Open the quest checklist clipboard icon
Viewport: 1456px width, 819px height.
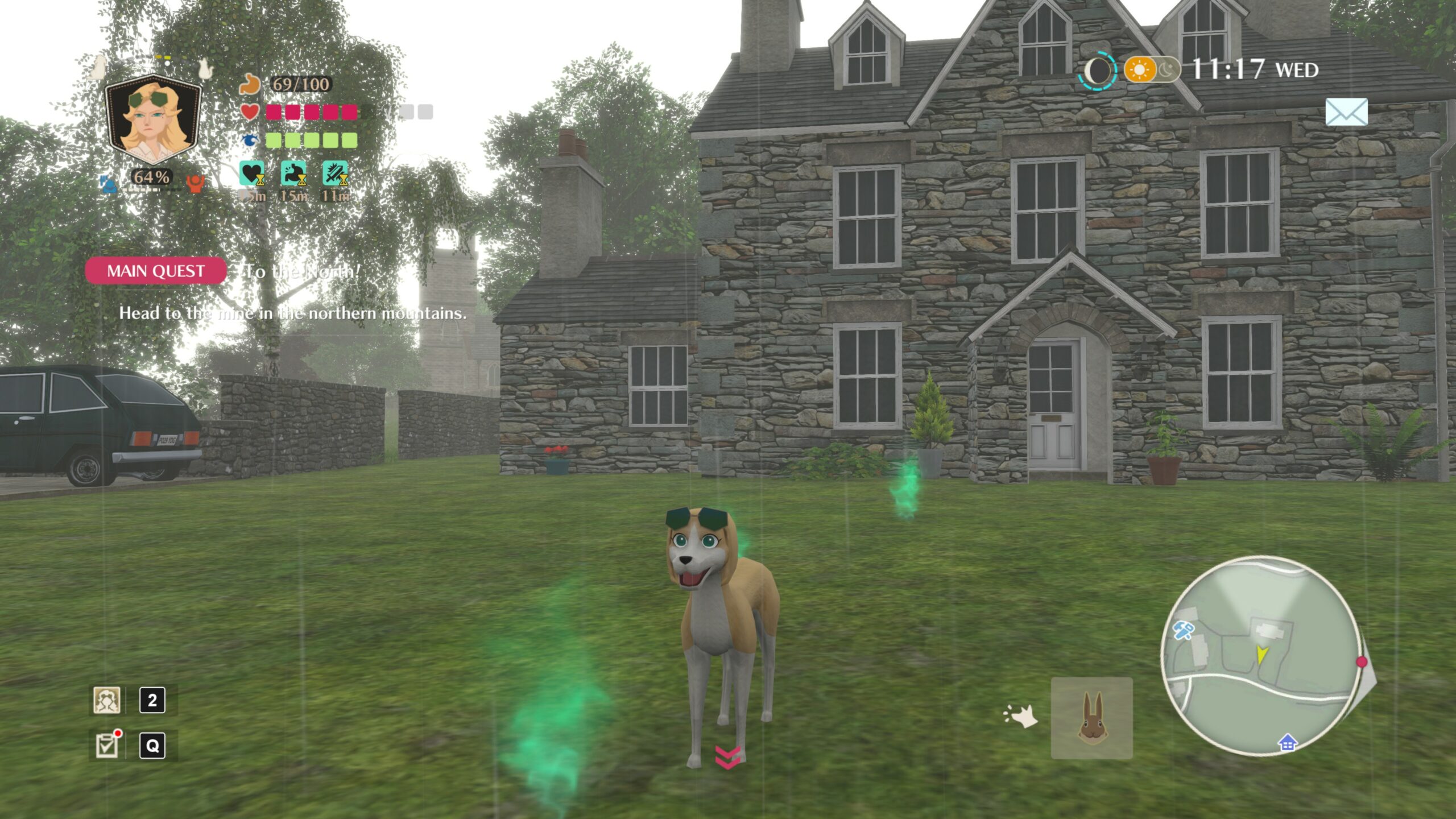click(x=107, y=745)
